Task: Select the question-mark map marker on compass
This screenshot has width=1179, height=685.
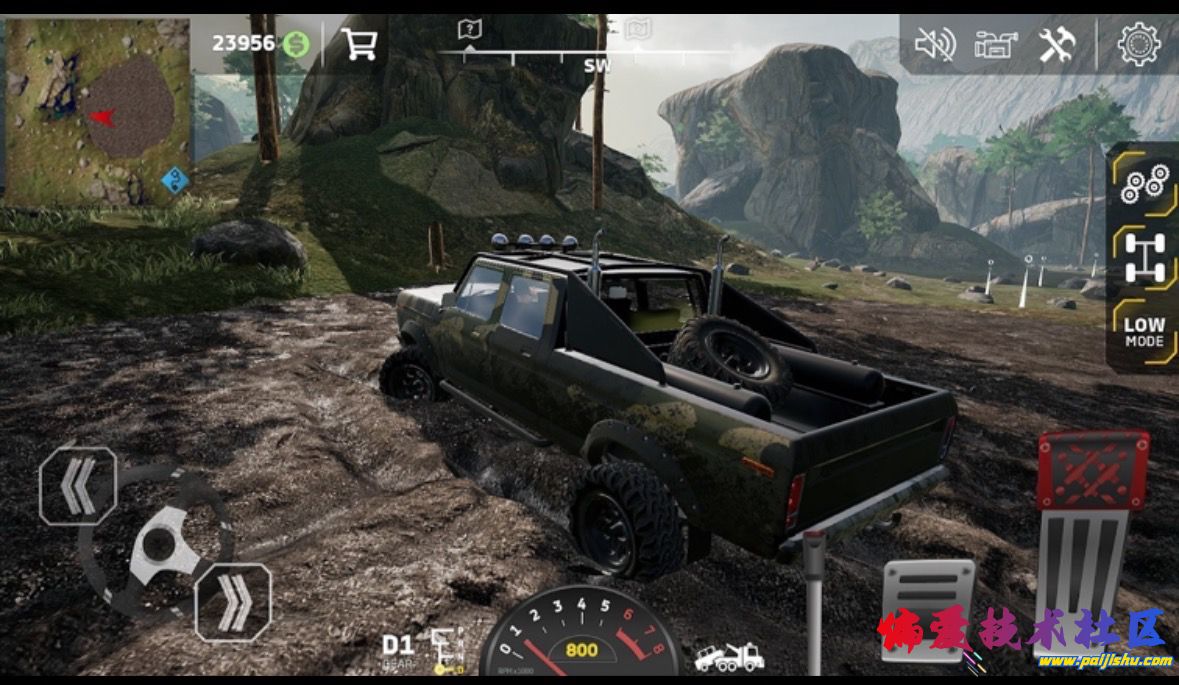Action: pos(470,30)
